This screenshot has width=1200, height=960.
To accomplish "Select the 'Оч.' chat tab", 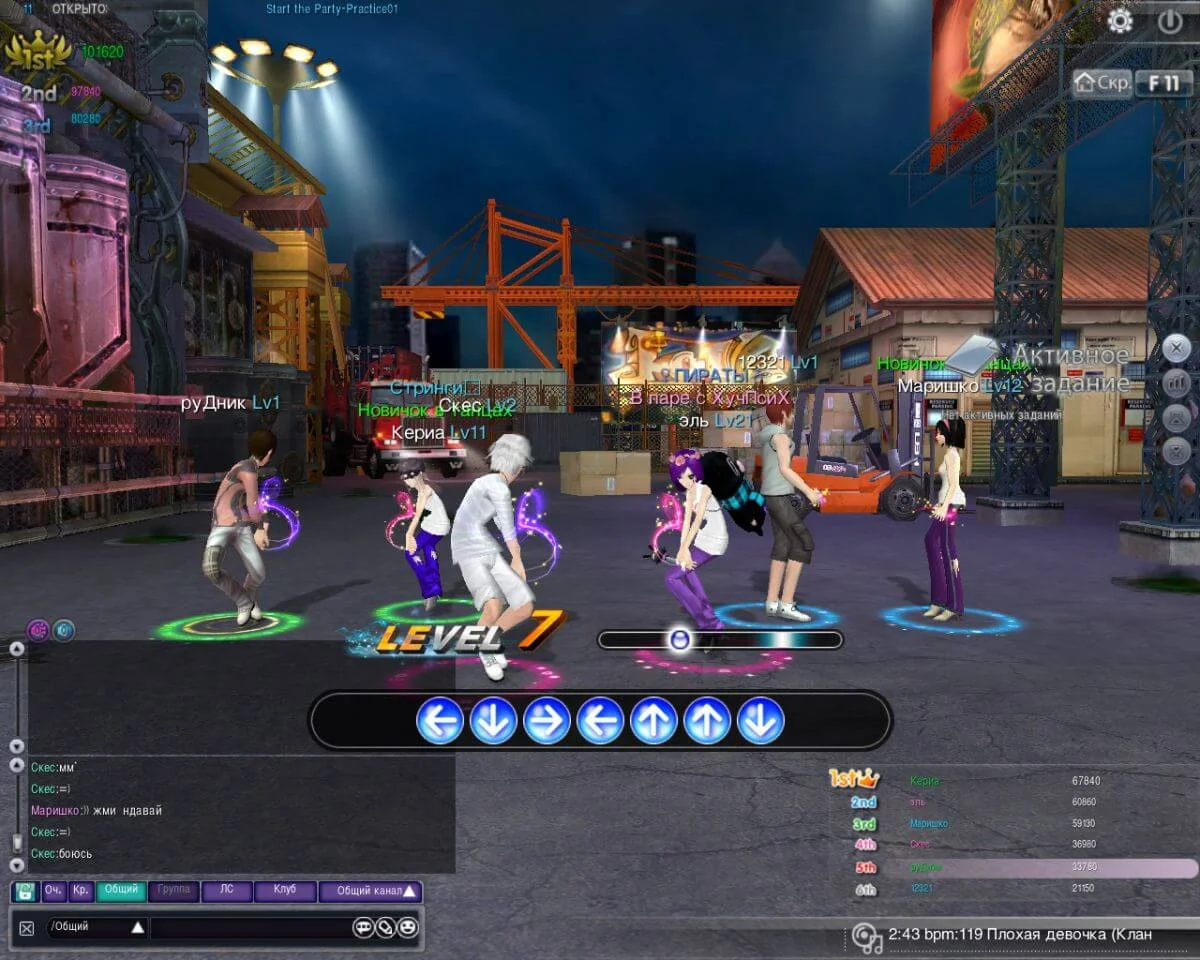I will (53, 890).
